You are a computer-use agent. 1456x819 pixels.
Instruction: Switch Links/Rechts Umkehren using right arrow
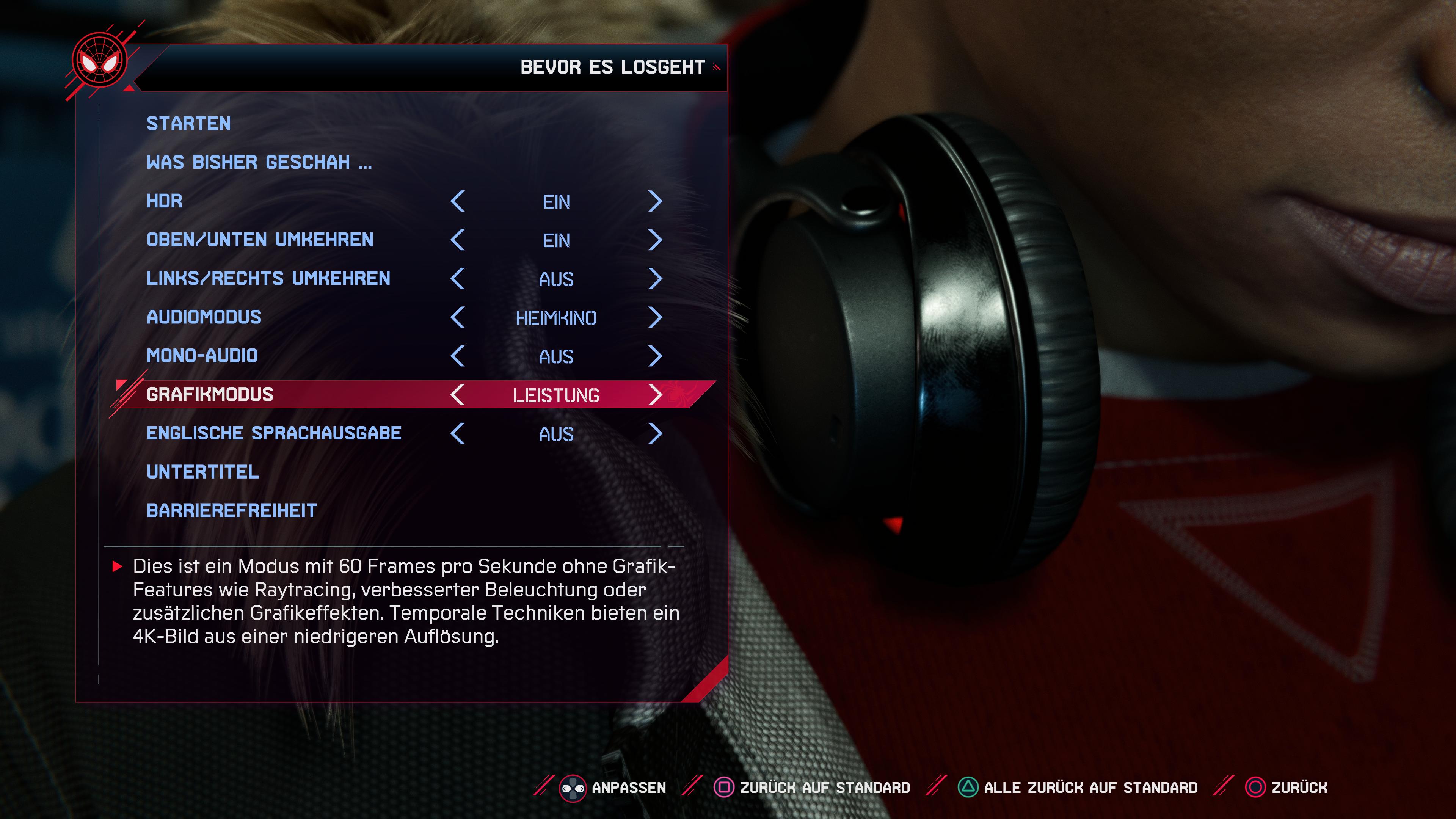click(x=654, y=279)
